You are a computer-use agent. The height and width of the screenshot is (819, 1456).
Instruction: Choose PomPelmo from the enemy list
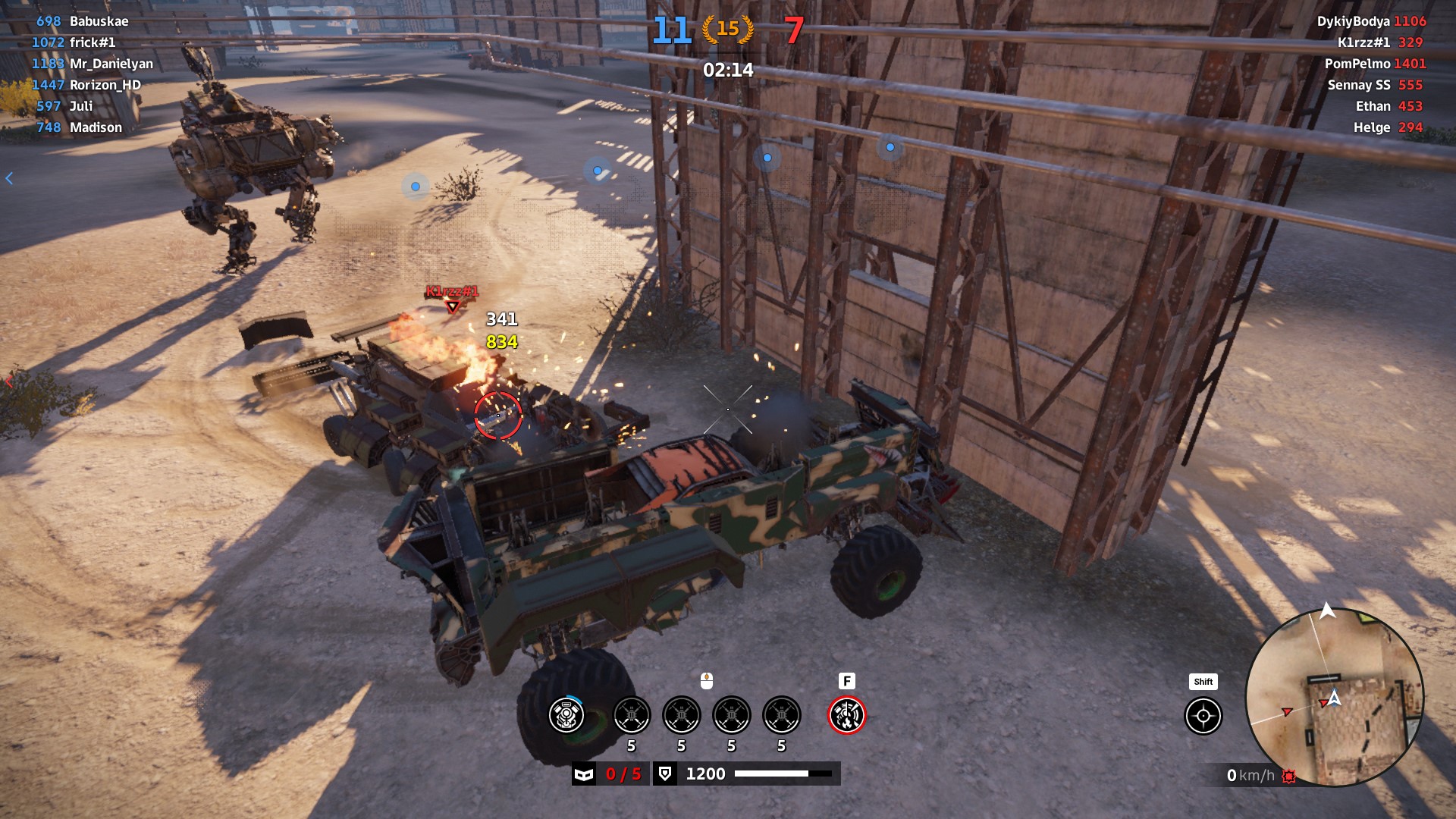click(x=1357, y=64)
